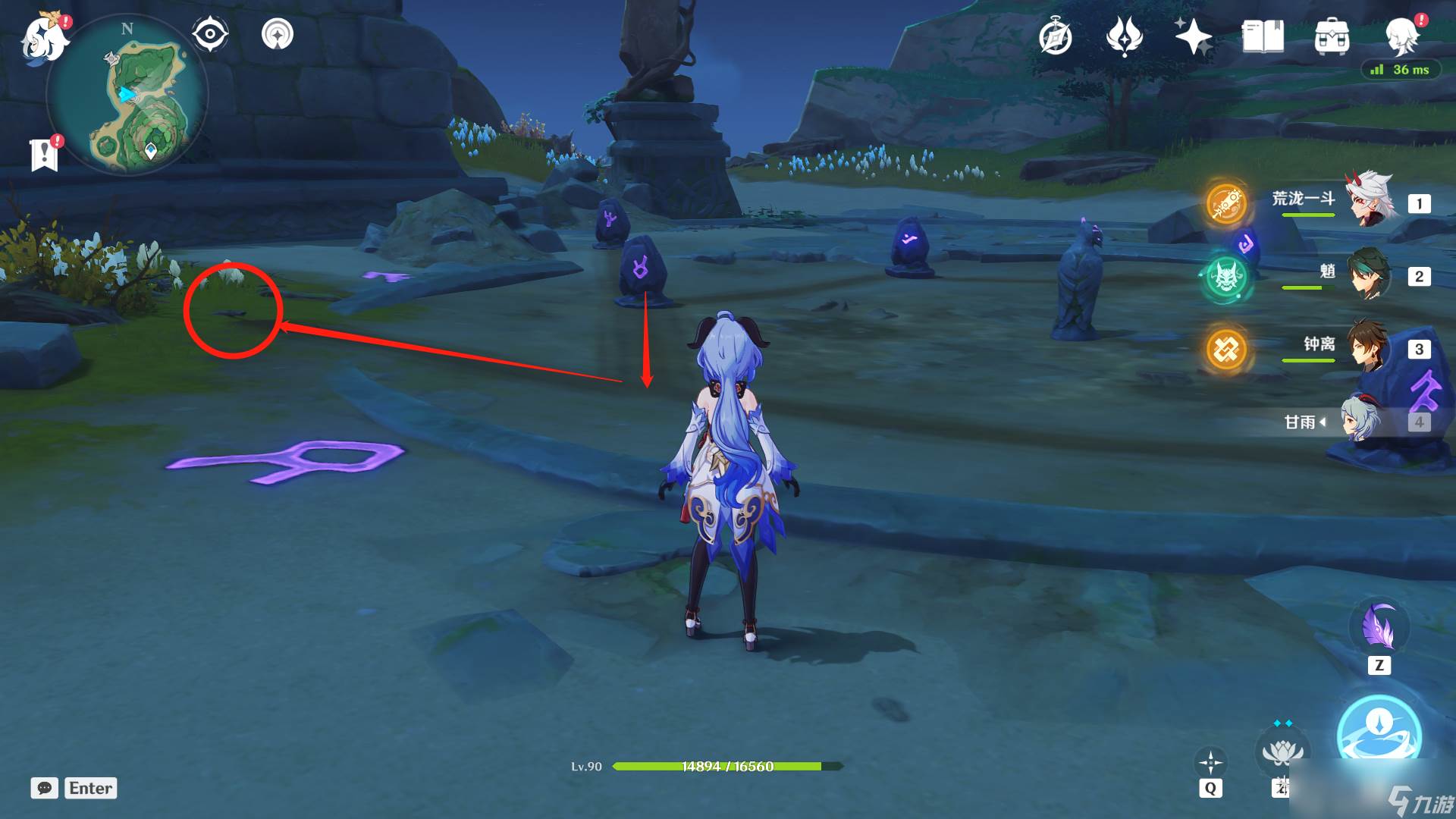
Task: Open the Paimon menu
Action: pyautogui.click(x=44, y=38)
